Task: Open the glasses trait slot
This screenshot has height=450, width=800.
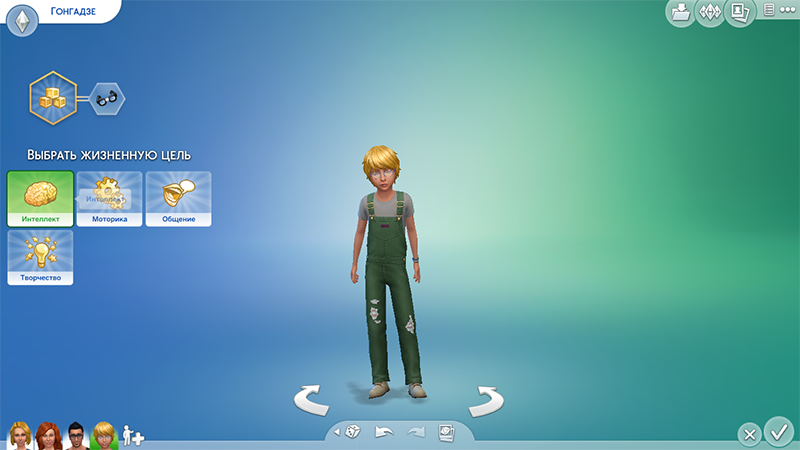Action: pos(107,98)
